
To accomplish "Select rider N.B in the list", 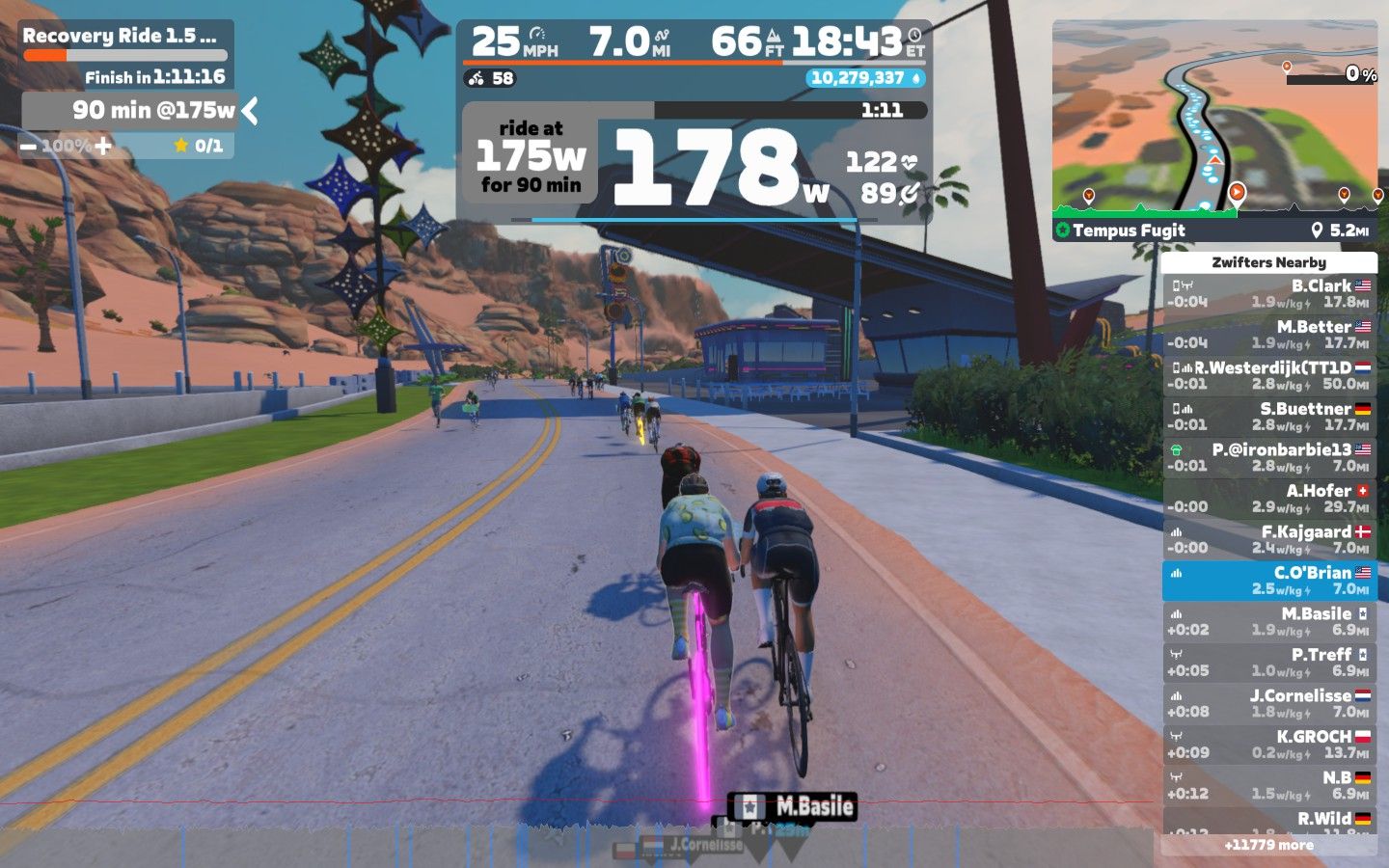I will point(1268,785).
